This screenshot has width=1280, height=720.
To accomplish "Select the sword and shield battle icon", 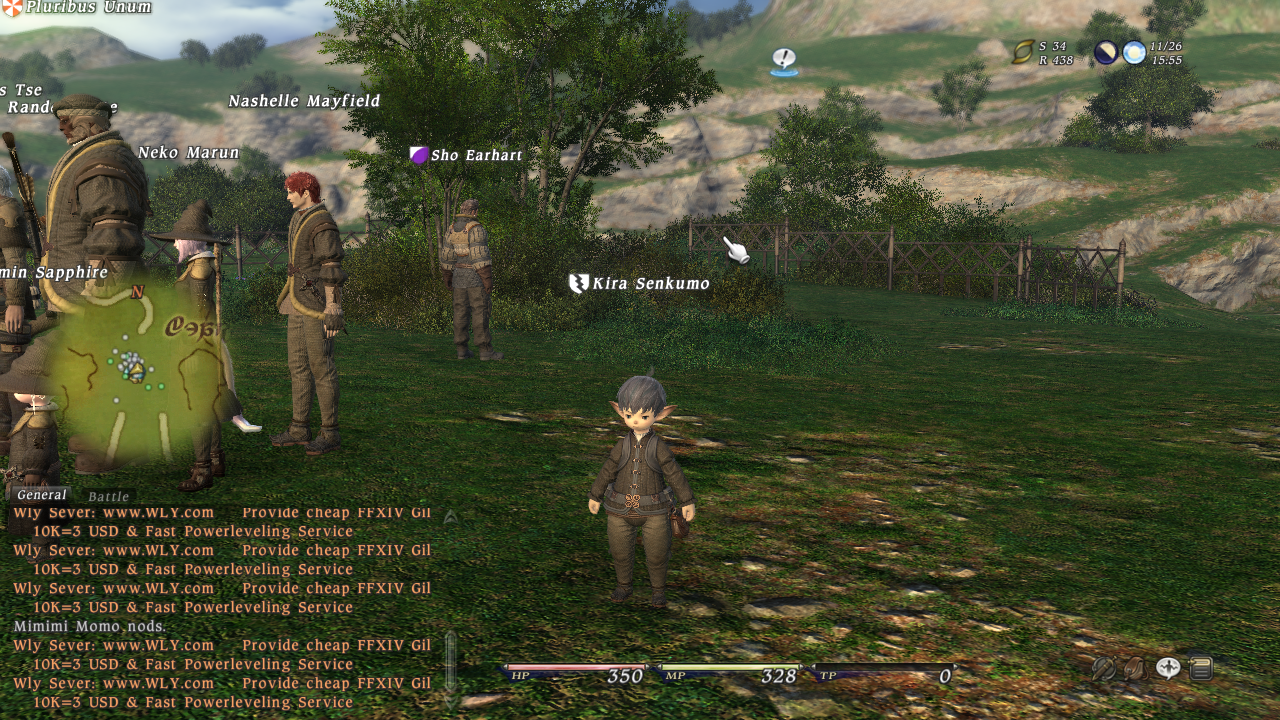I will [1104, 667].
